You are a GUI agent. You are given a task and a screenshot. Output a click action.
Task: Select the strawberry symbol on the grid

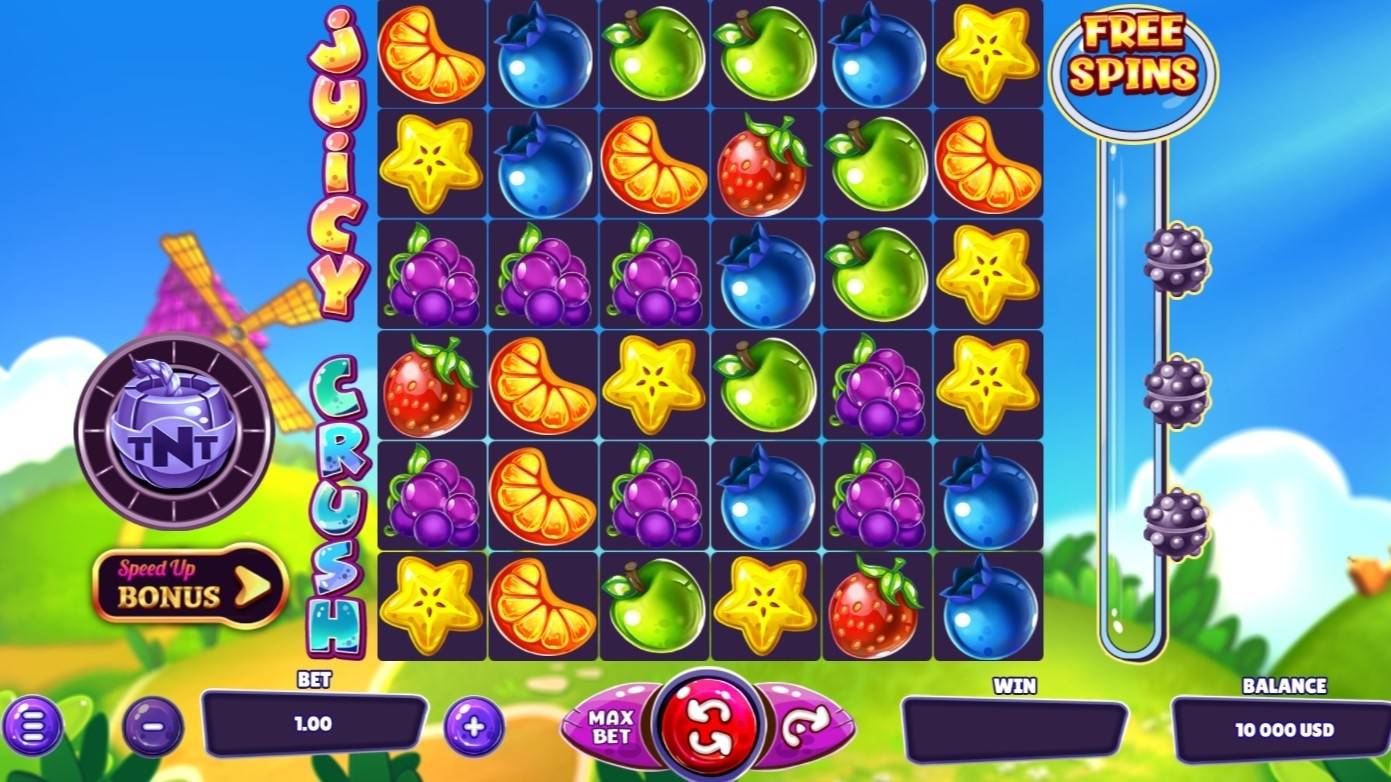764,170
